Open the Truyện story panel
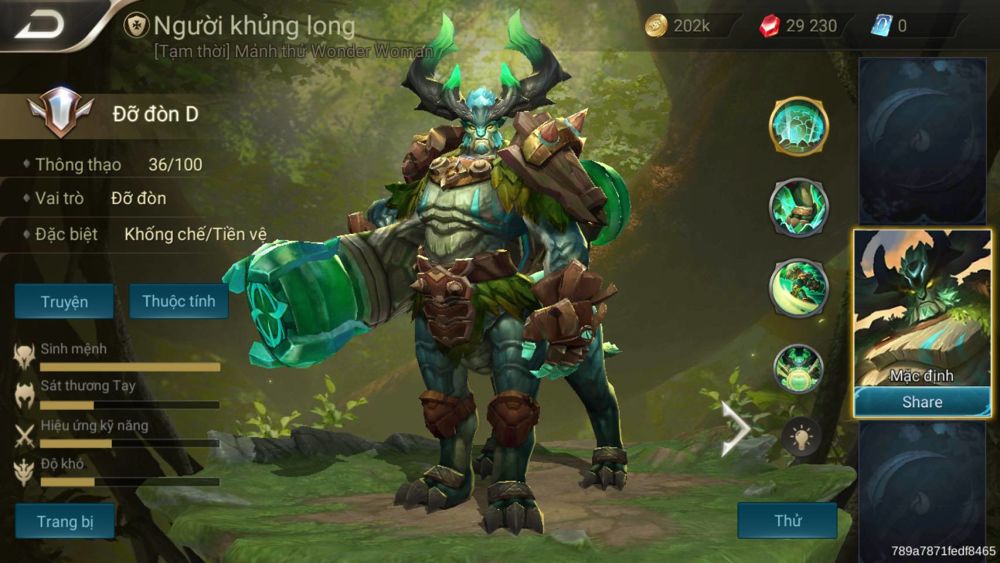This screenshot has width=1000, height=563. click(64, 301)
